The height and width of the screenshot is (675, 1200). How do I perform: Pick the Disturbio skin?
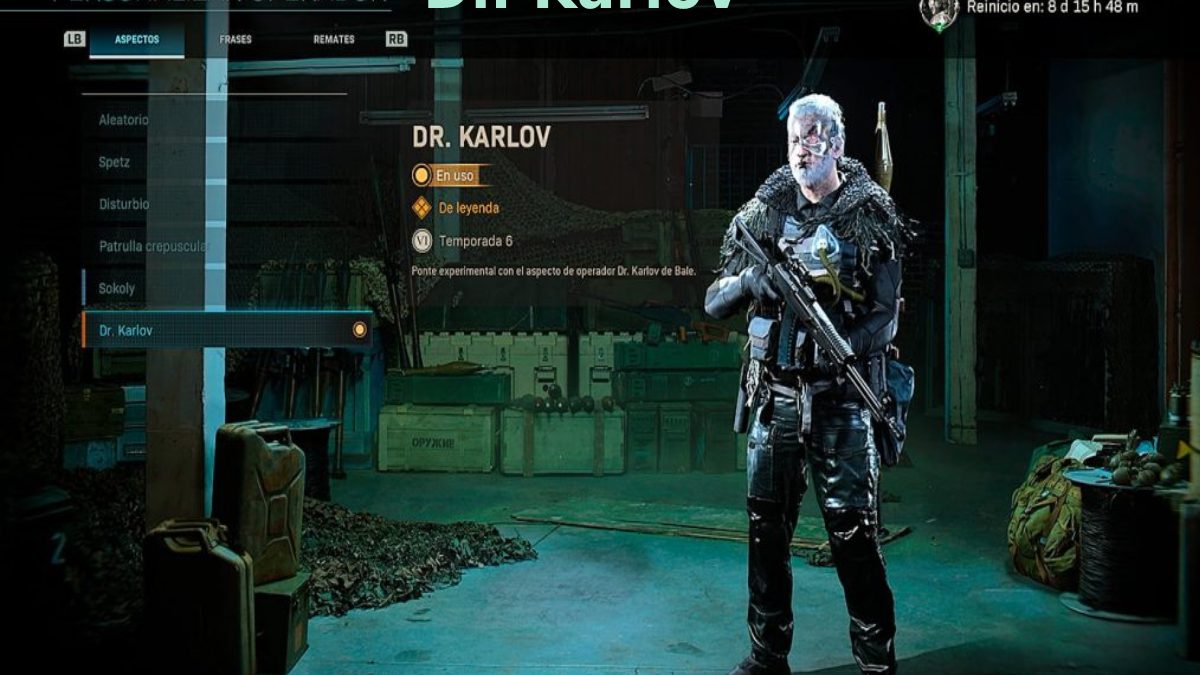coord(124,204)
